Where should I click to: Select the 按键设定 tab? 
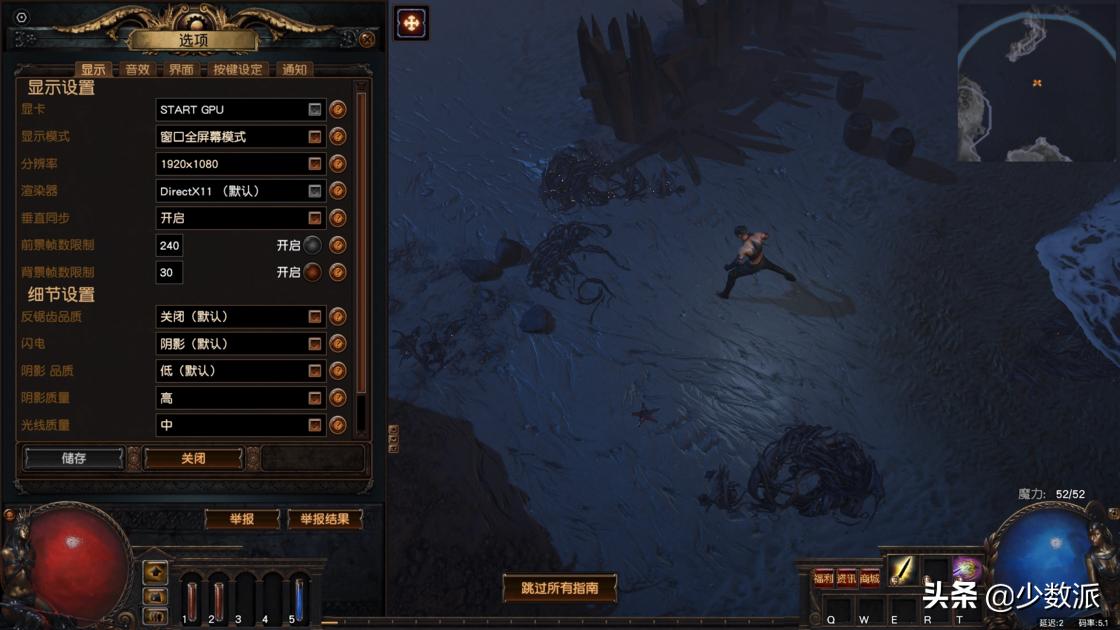coord(237,70)
